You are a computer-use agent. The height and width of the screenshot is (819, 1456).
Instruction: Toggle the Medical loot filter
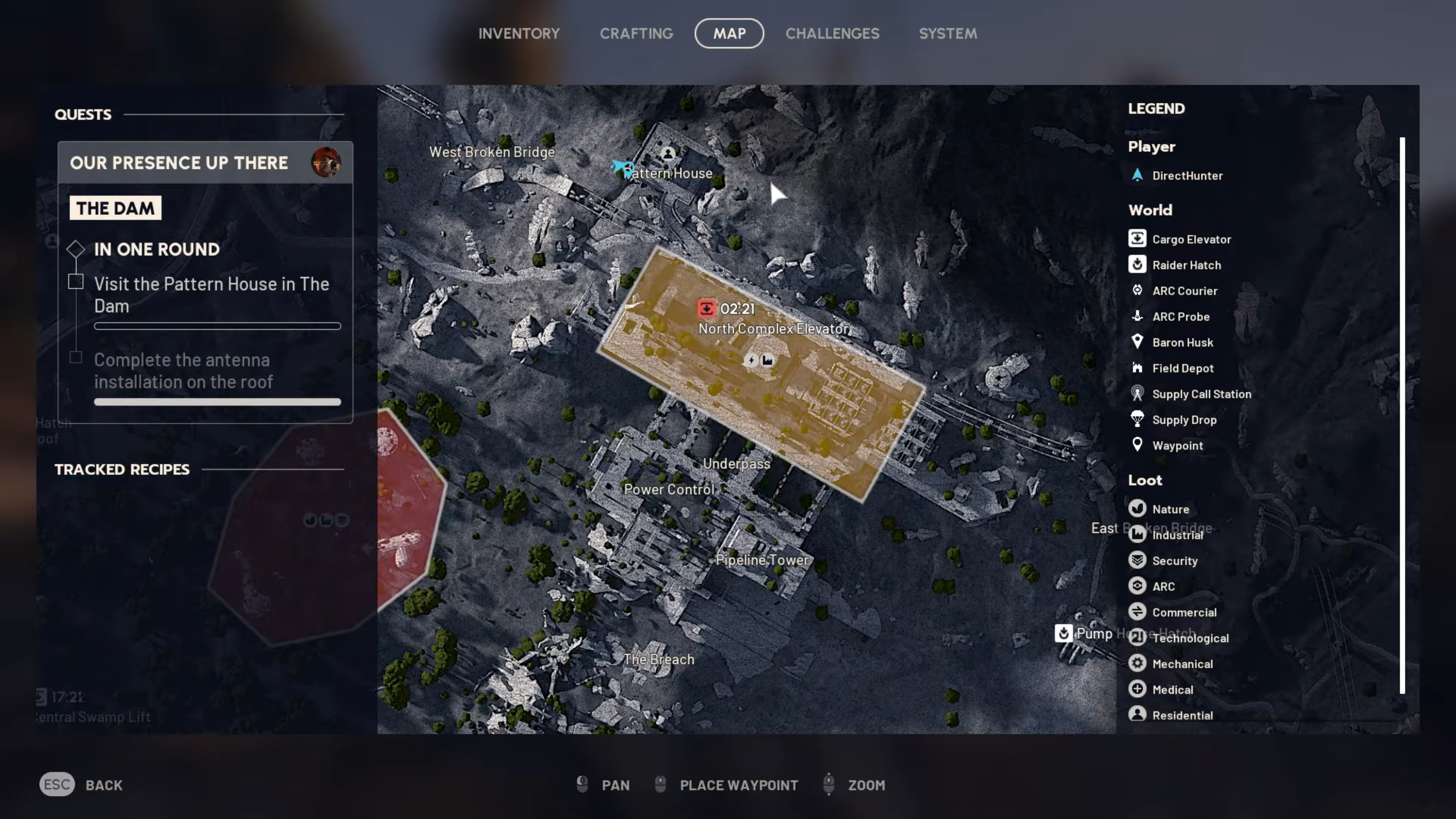tap(1172, 689)
